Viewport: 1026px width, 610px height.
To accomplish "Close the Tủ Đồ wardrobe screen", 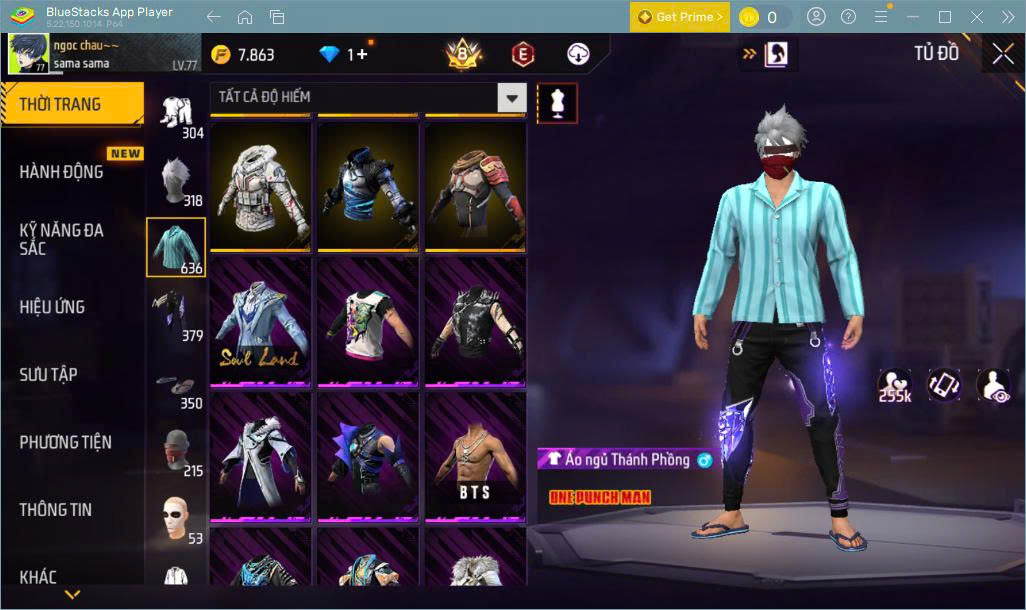I will coord(1002,54).
